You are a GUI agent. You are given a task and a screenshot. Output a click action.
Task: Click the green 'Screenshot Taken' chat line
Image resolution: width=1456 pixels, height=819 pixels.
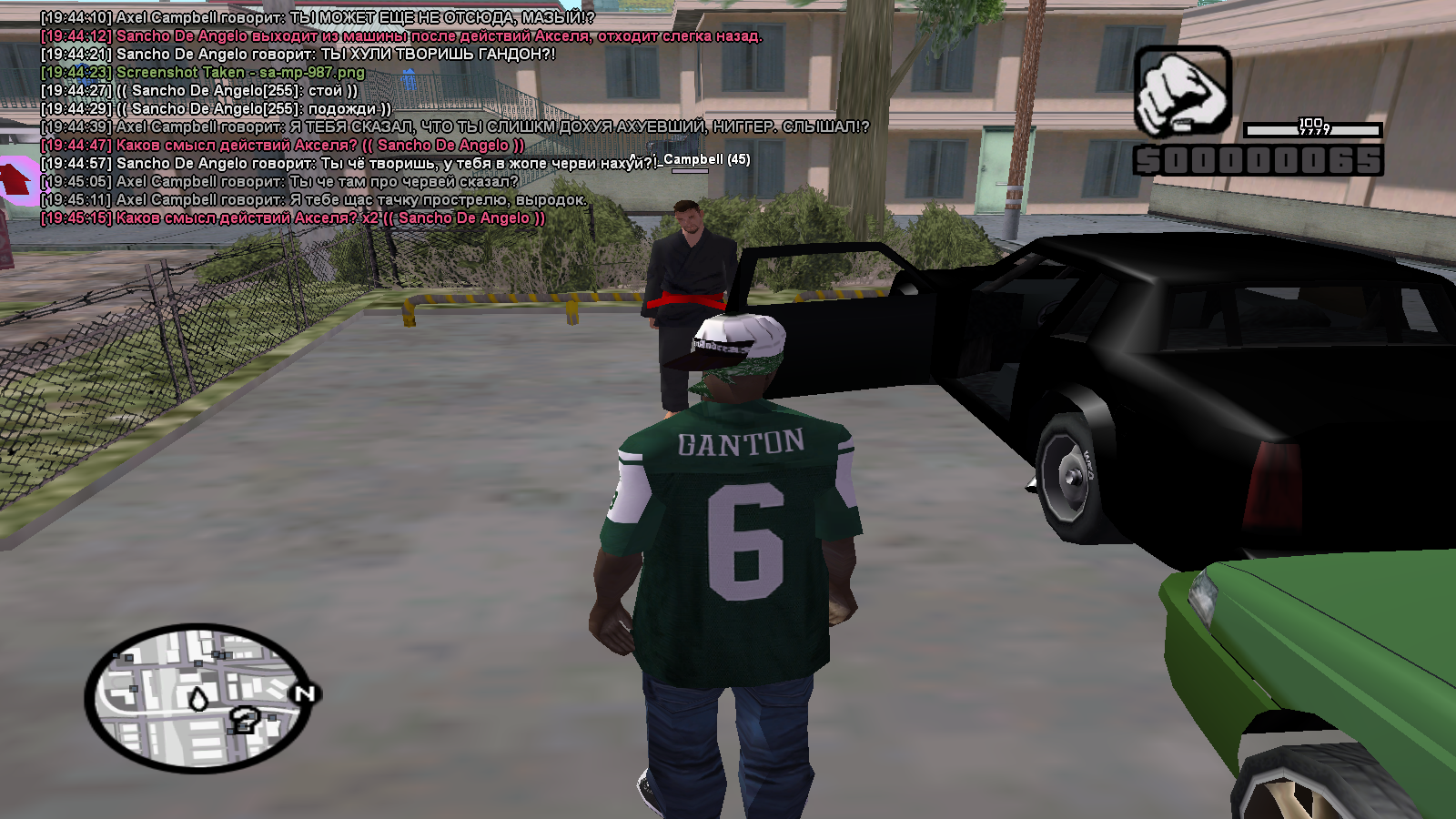point(203,73)
